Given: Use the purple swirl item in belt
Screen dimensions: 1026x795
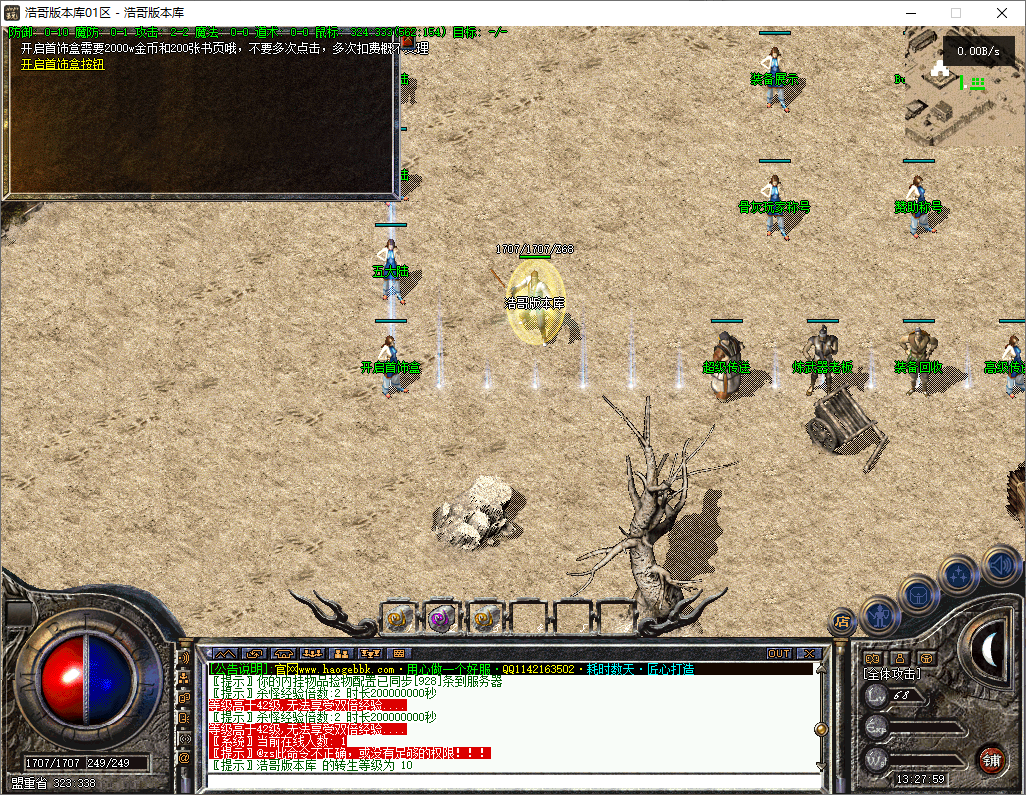Looking at the screenshot, I should tap(441, 618).
